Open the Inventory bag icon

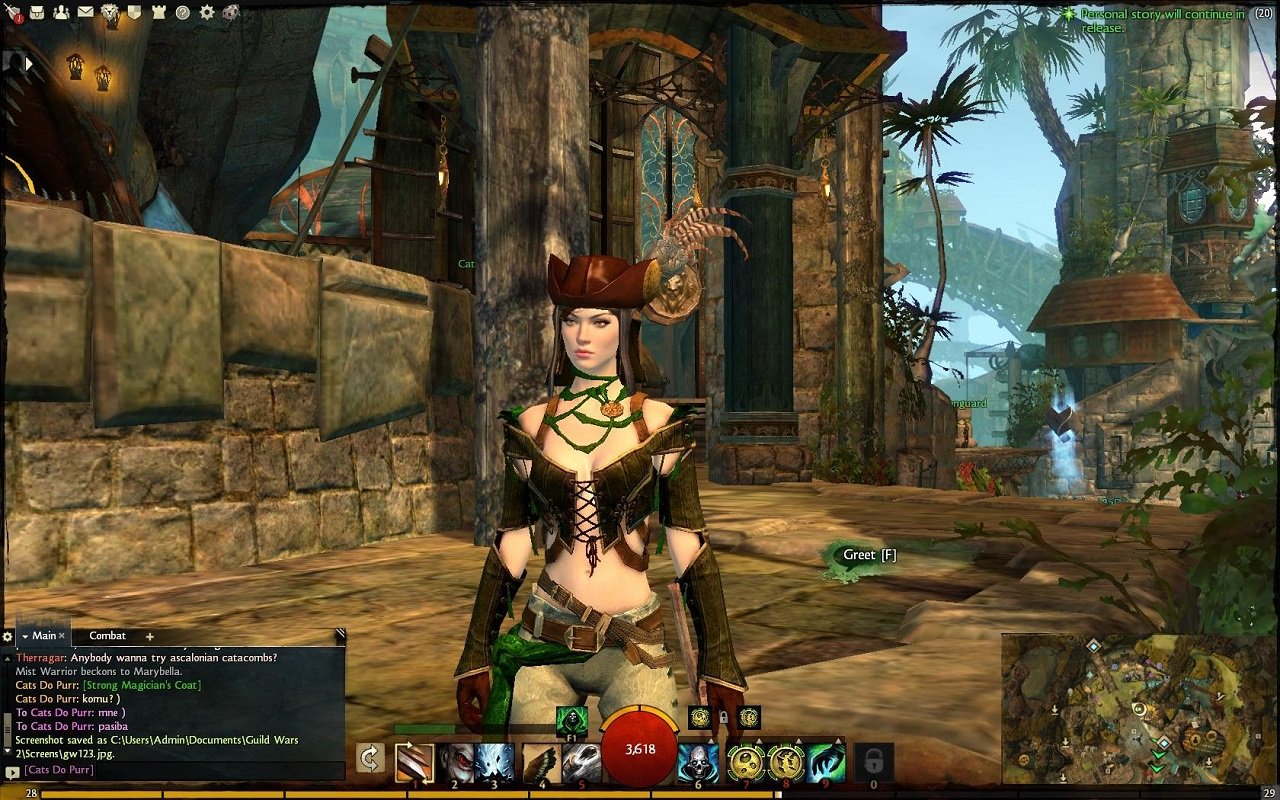coord(36,11)
